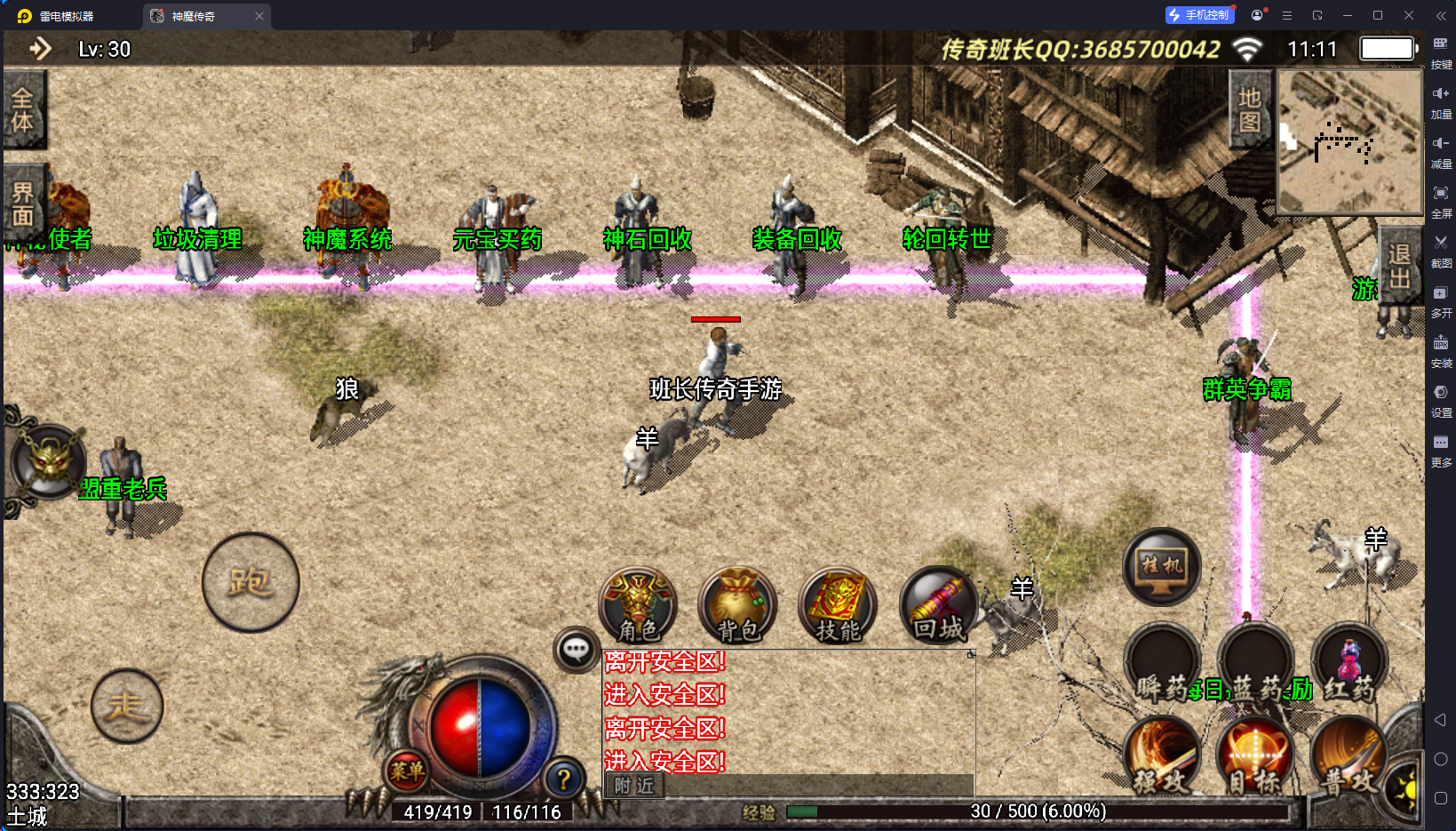
Task: Toggle 挂机 auto-battle mode
Action: click(x=1162, y=567)
